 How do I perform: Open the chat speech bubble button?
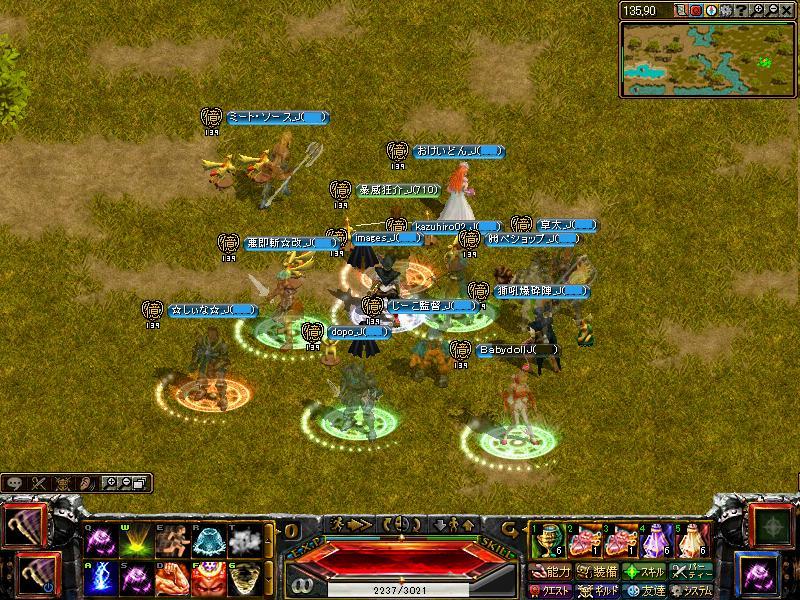(x=15, y=483)
